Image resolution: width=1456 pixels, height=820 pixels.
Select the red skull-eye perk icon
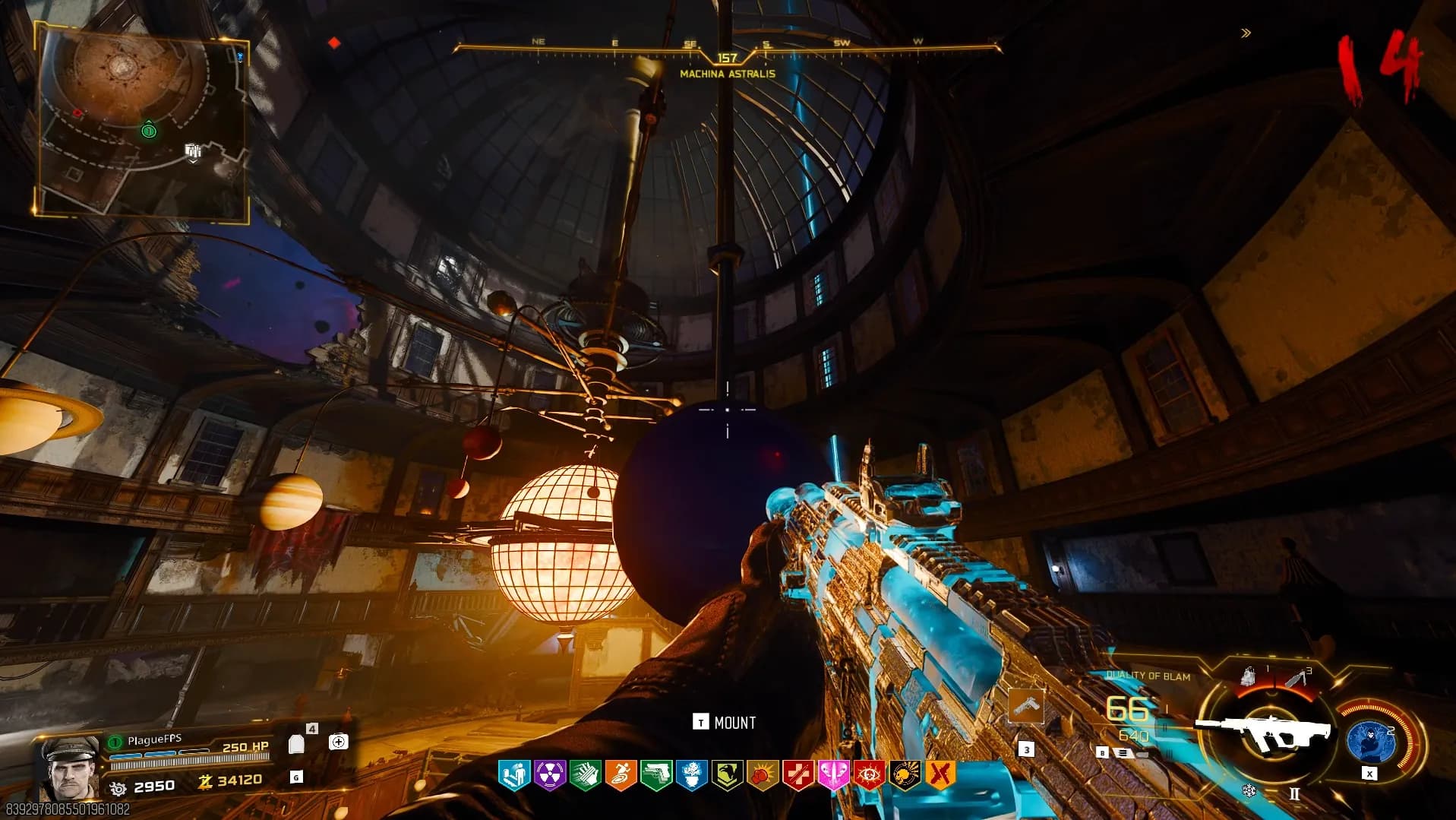869,775
